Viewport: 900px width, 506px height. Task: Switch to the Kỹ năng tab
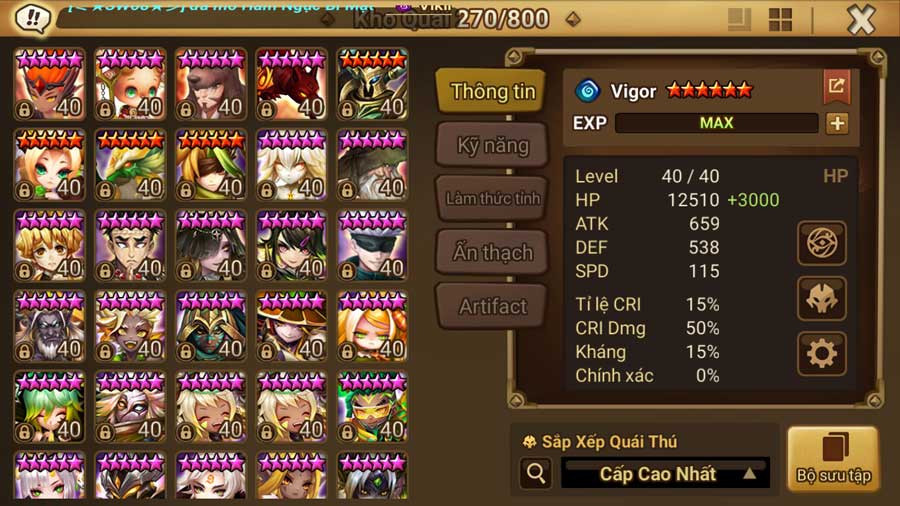[492, 145]
